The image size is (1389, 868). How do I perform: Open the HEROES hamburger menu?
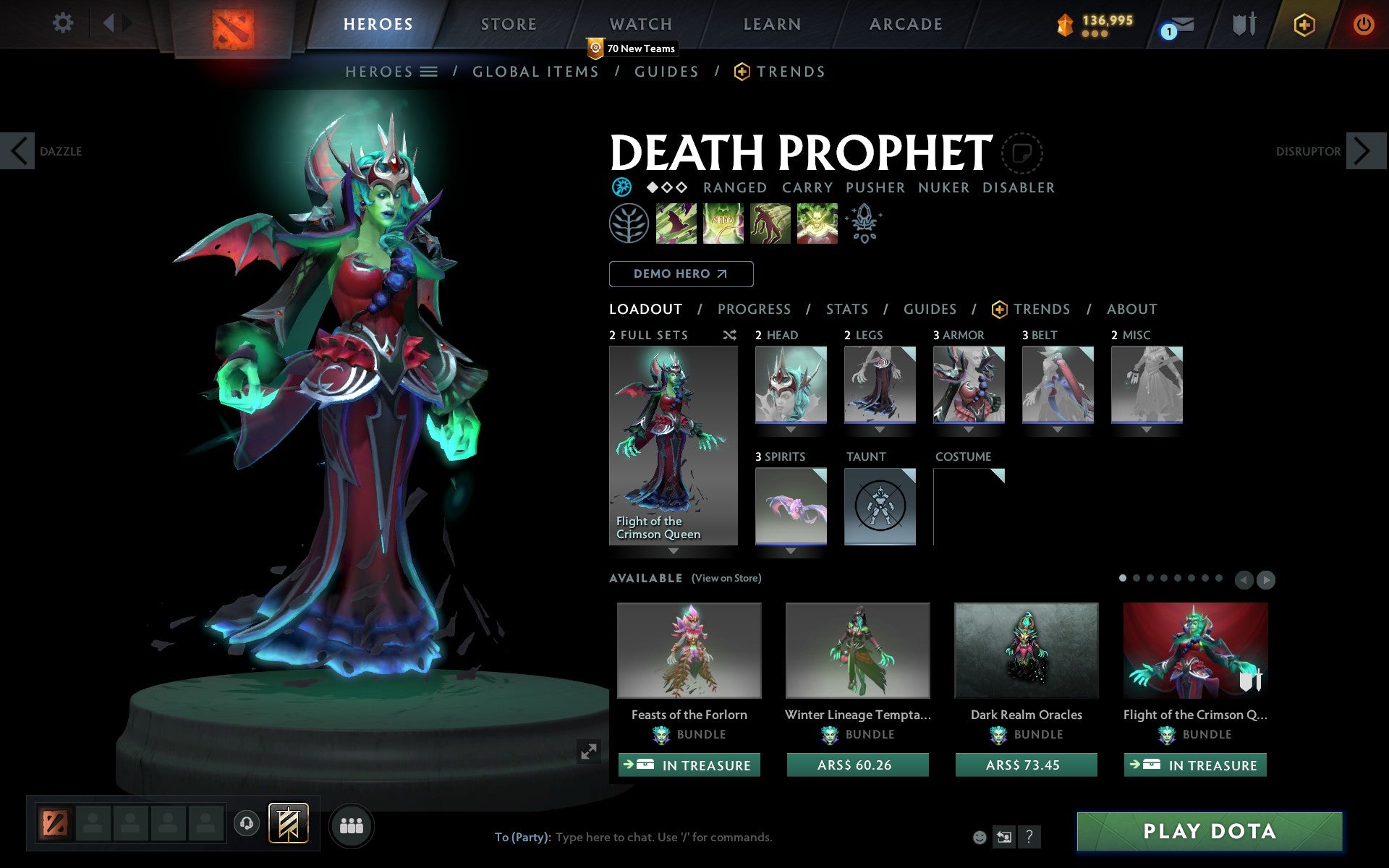point(428,72)
